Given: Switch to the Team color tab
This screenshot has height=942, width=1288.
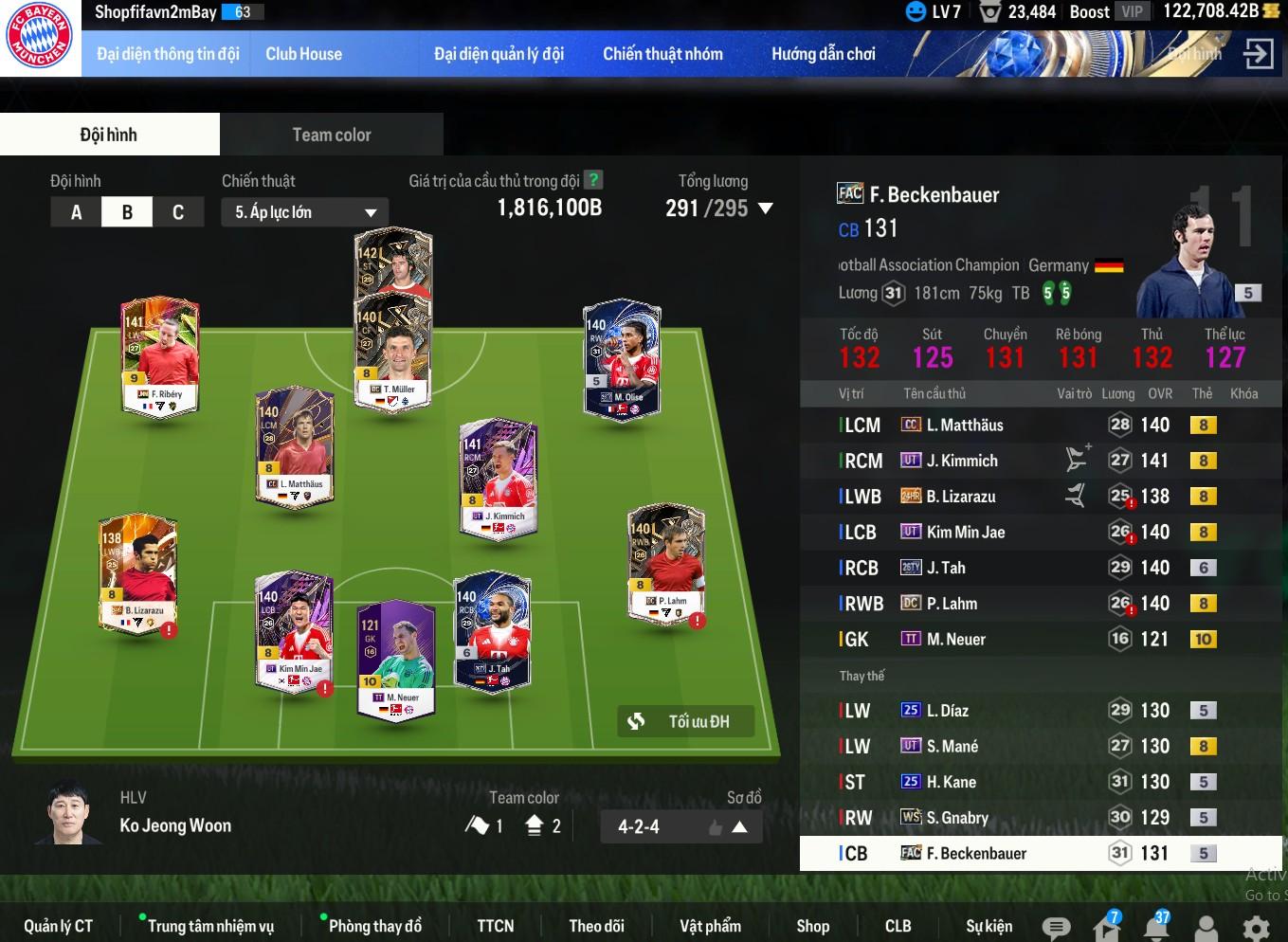Looking at the screenshot, I should click(x=331, y=135).
